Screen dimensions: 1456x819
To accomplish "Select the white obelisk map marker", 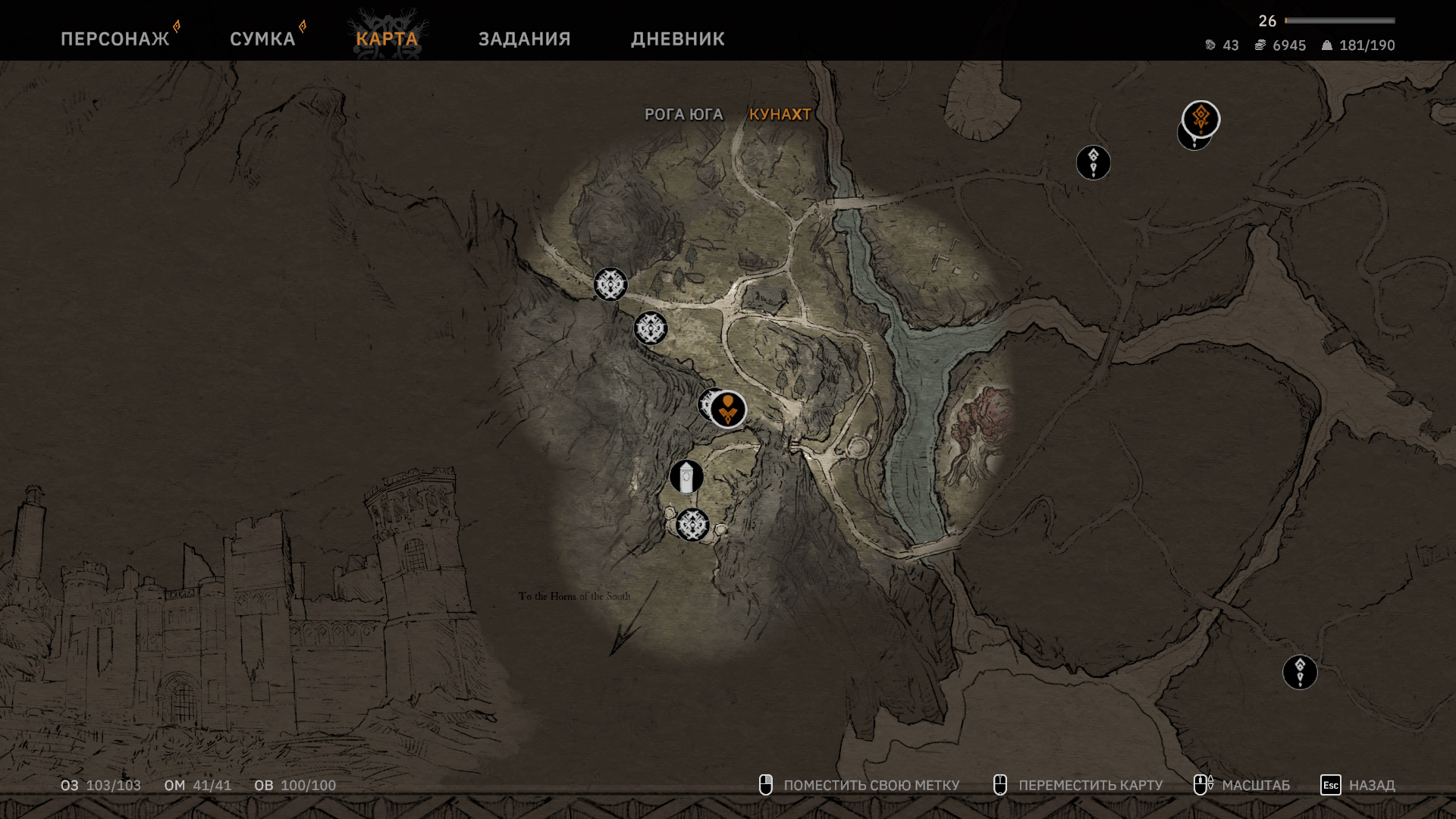I will [x=686, y=477].
